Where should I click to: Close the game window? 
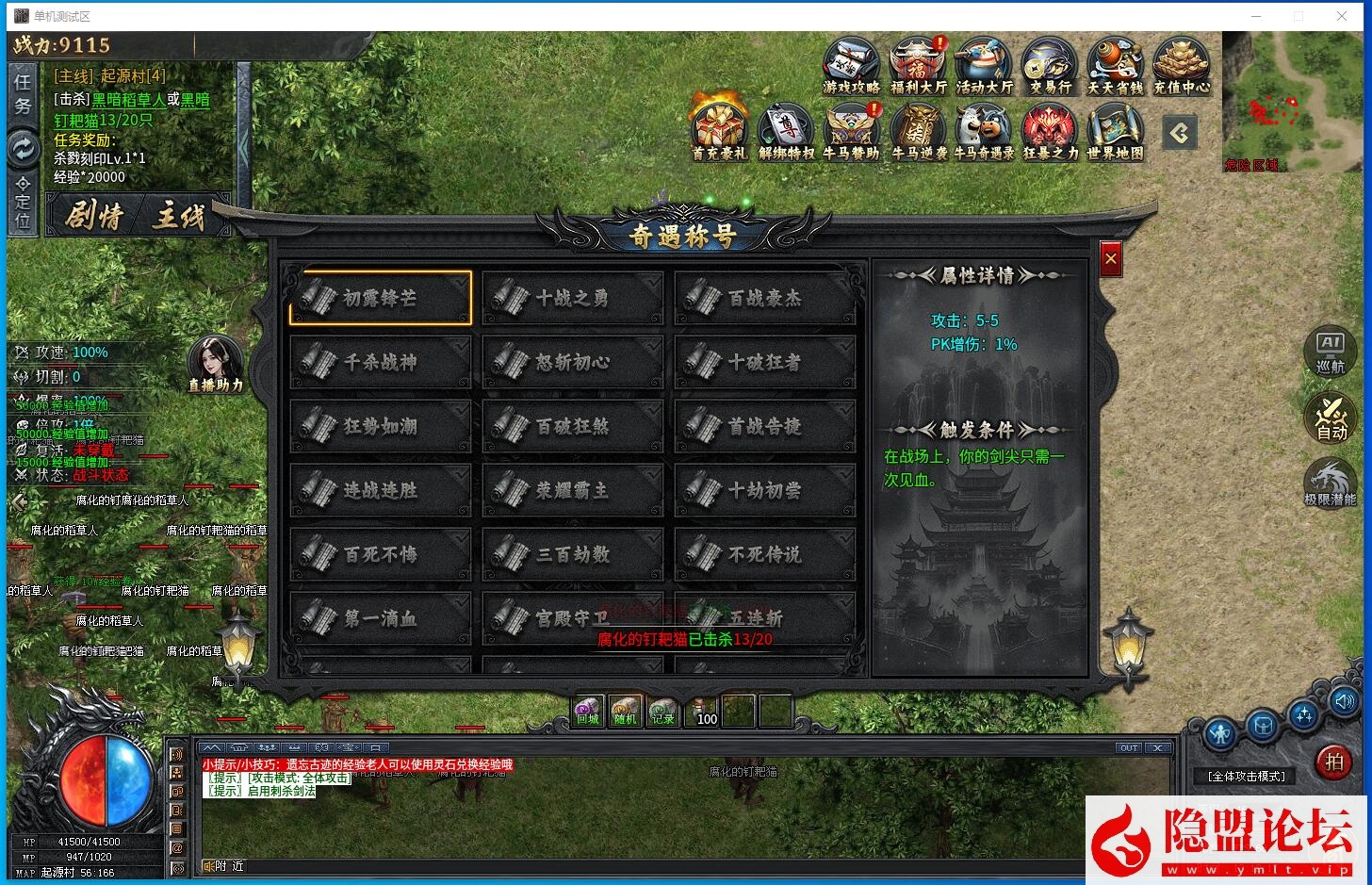1342,16
